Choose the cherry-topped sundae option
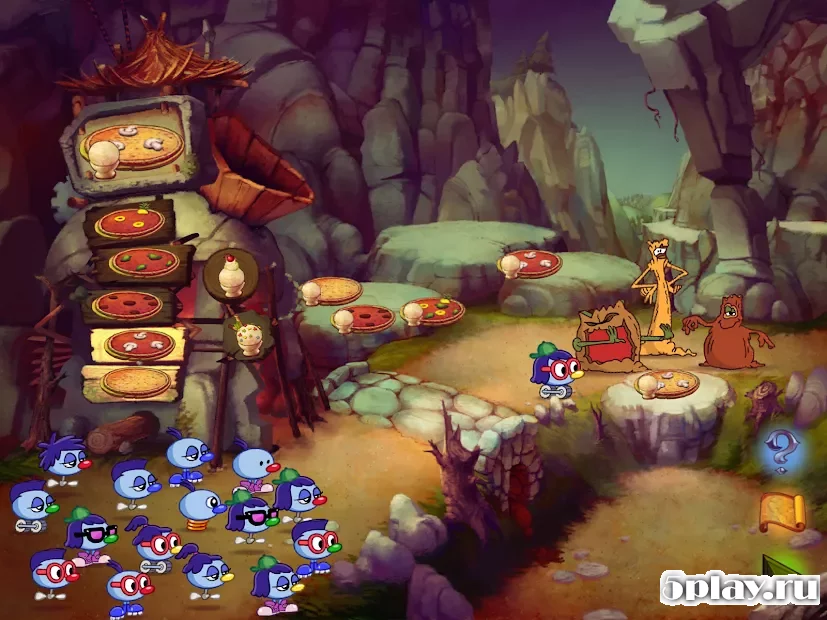827x620 pixels. pos(232,274)
